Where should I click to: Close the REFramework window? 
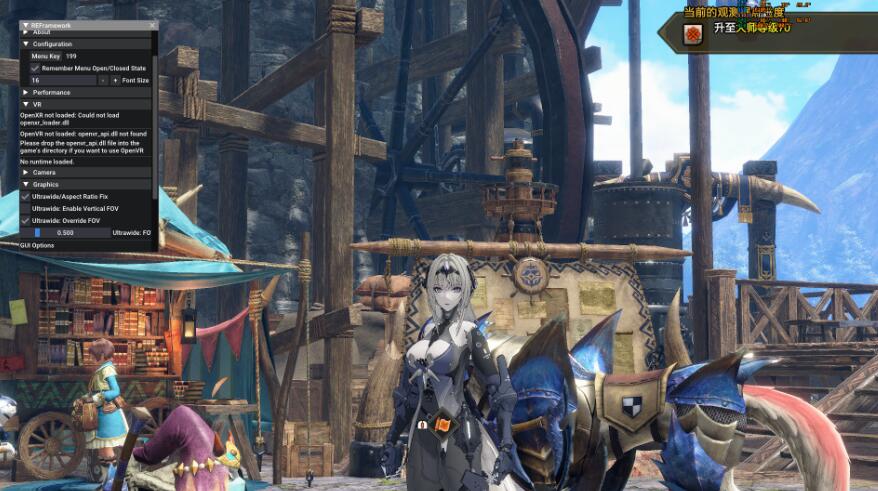pyautogui.click(x=152, y=25)
